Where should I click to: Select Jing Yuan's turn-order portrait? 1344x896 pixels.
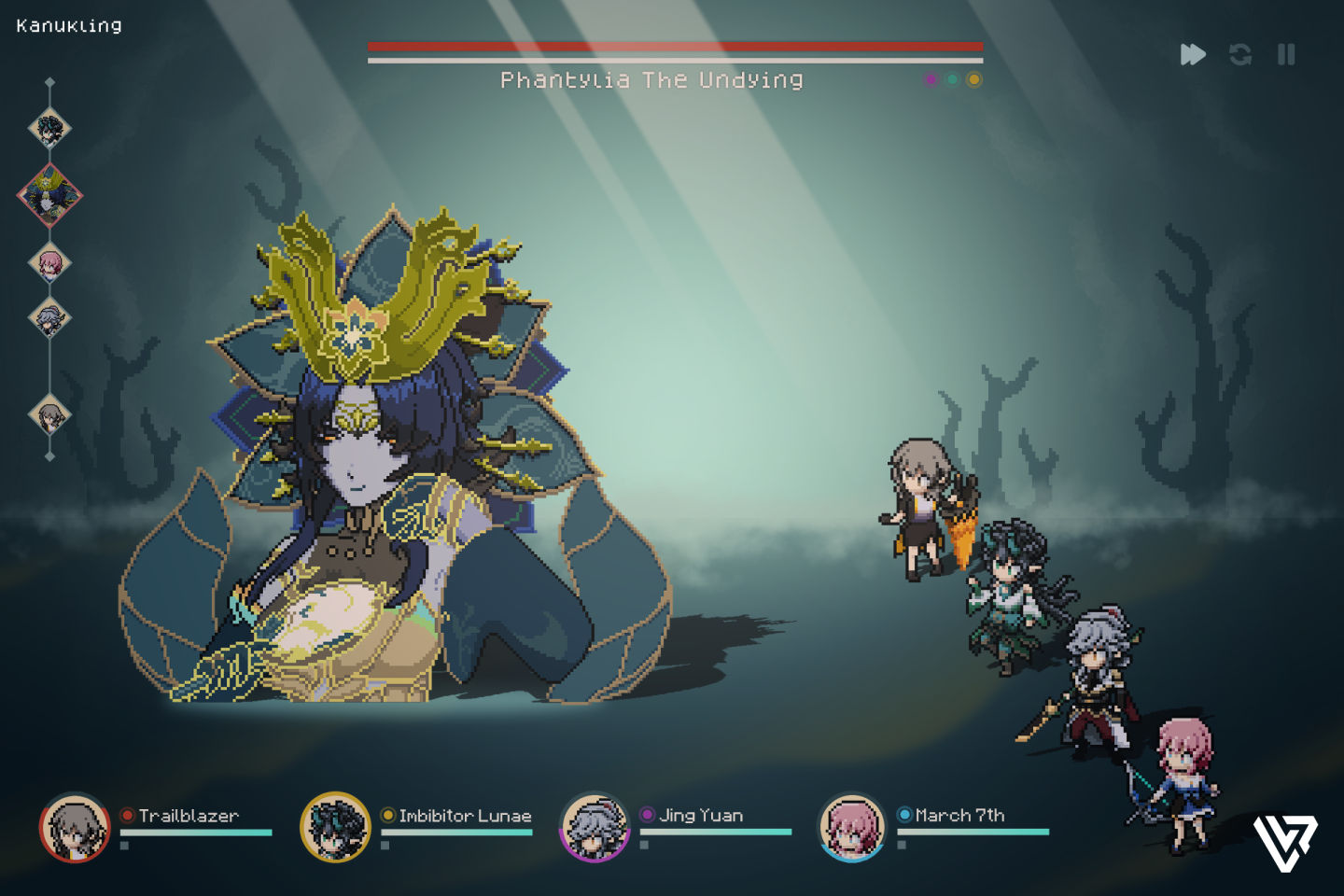point(49,318)
